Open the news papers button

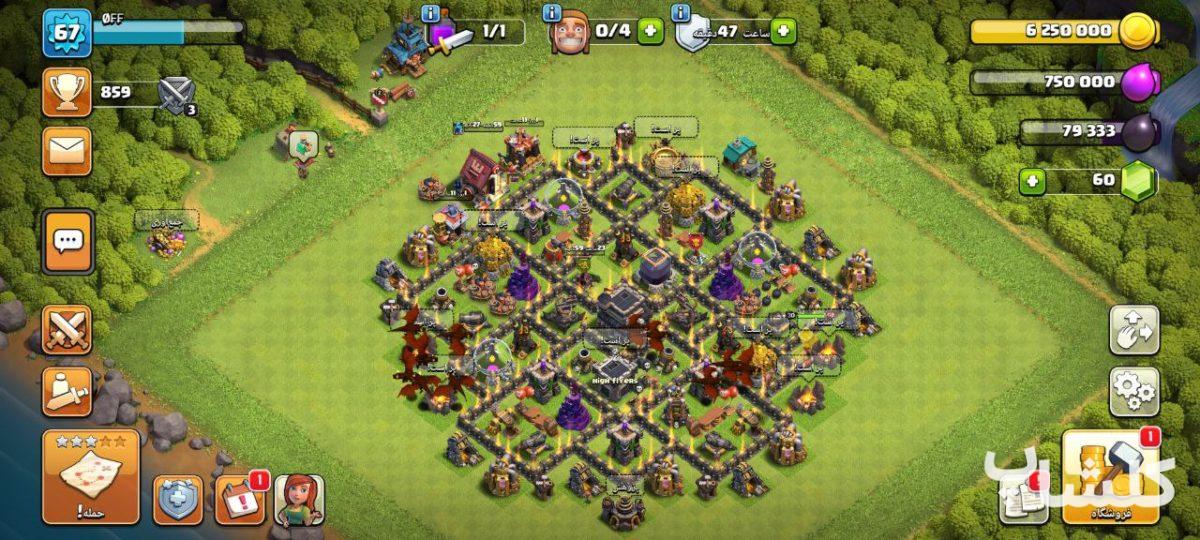tap(1020, 497)
